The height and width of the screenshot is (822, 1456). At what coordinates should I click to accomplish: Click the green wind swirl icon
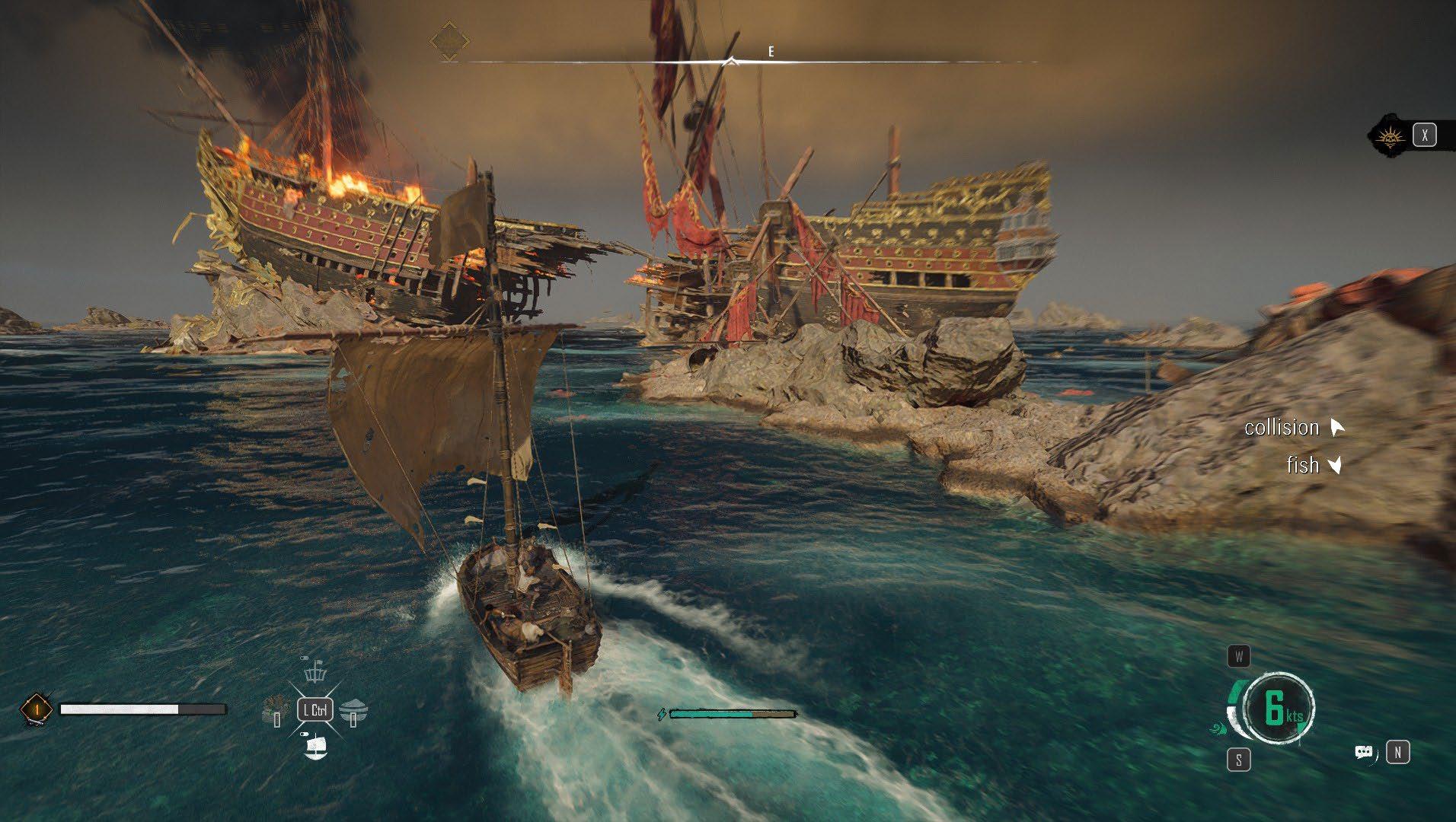point(1217,728)
